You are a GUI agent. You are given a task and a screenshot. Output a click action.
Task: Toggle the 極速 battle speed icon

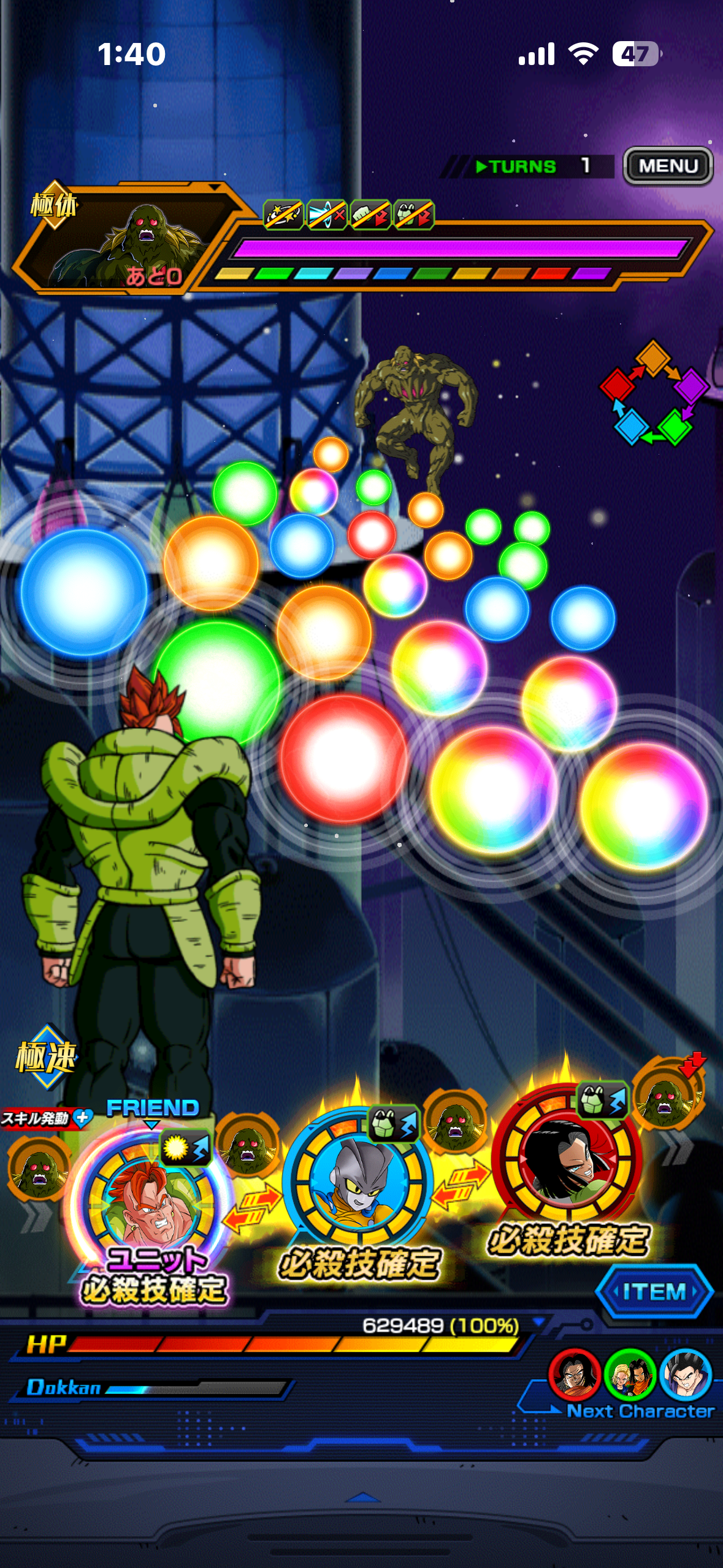(x=46, y=1056)
